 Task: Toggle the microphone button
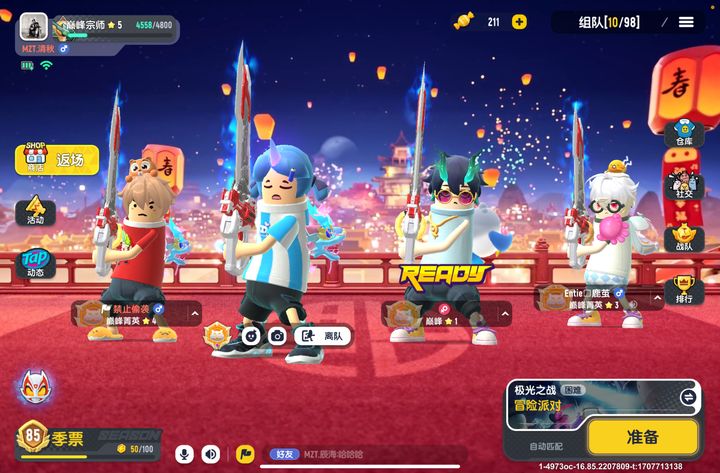tap(184, 454)
